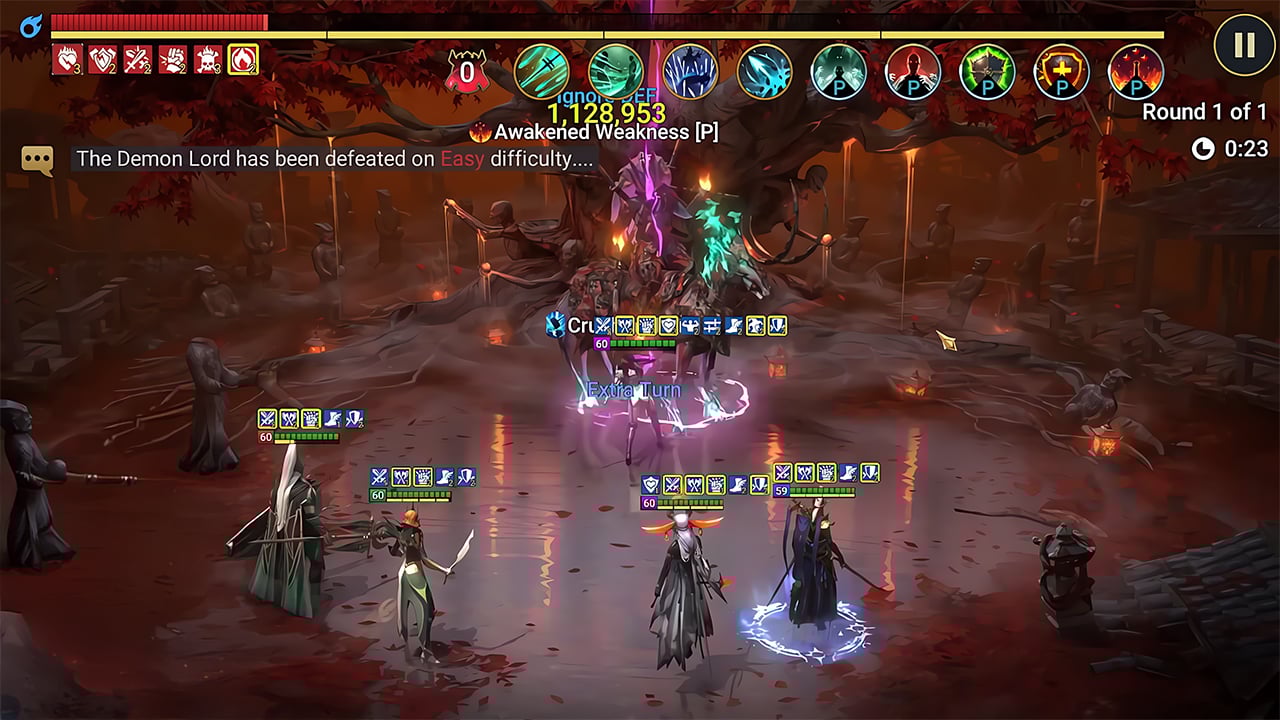Inspect the green crossed-blade boss skill

point(542,72)
